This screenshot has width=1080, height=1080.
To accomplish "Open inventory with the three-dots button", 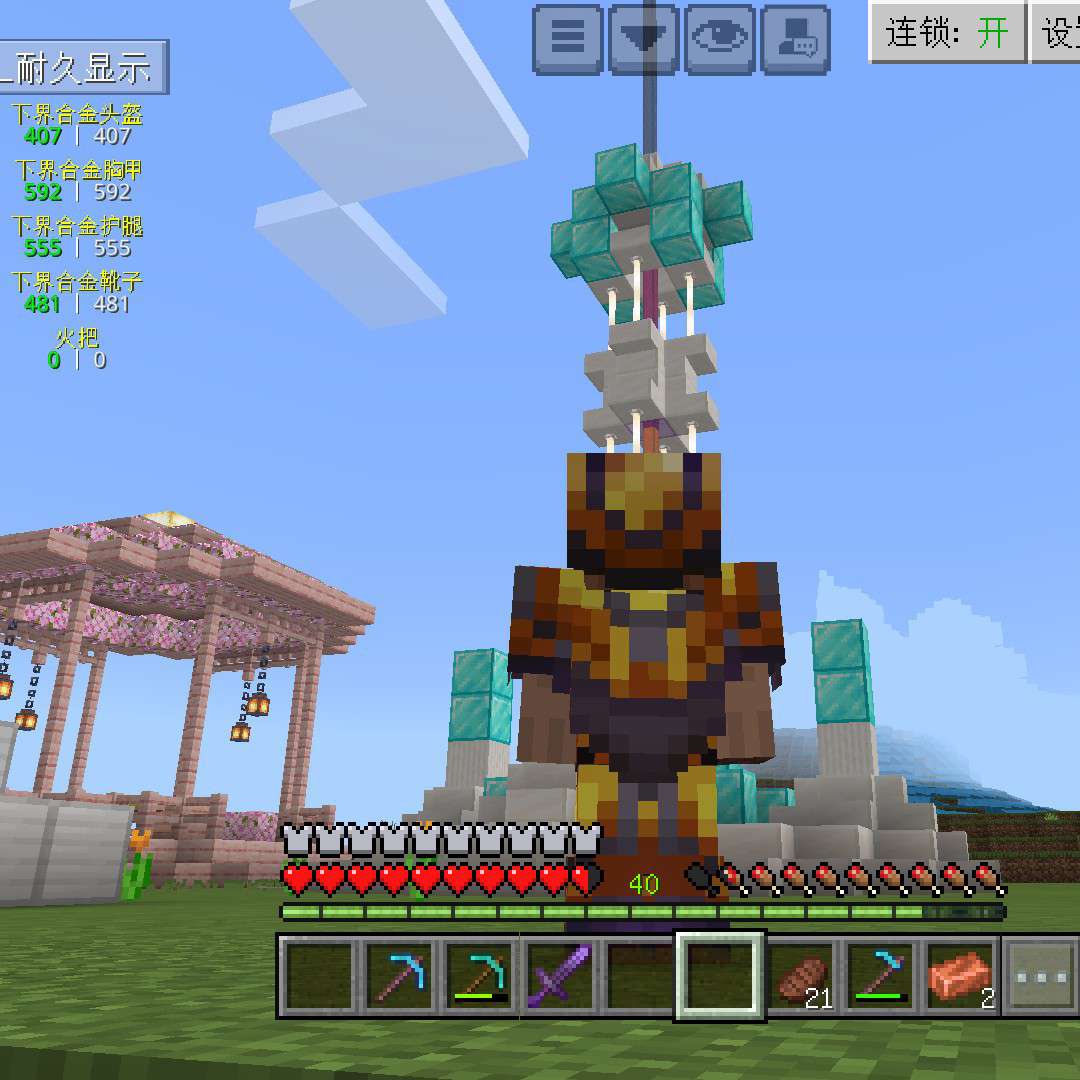I will (1040, 975).
